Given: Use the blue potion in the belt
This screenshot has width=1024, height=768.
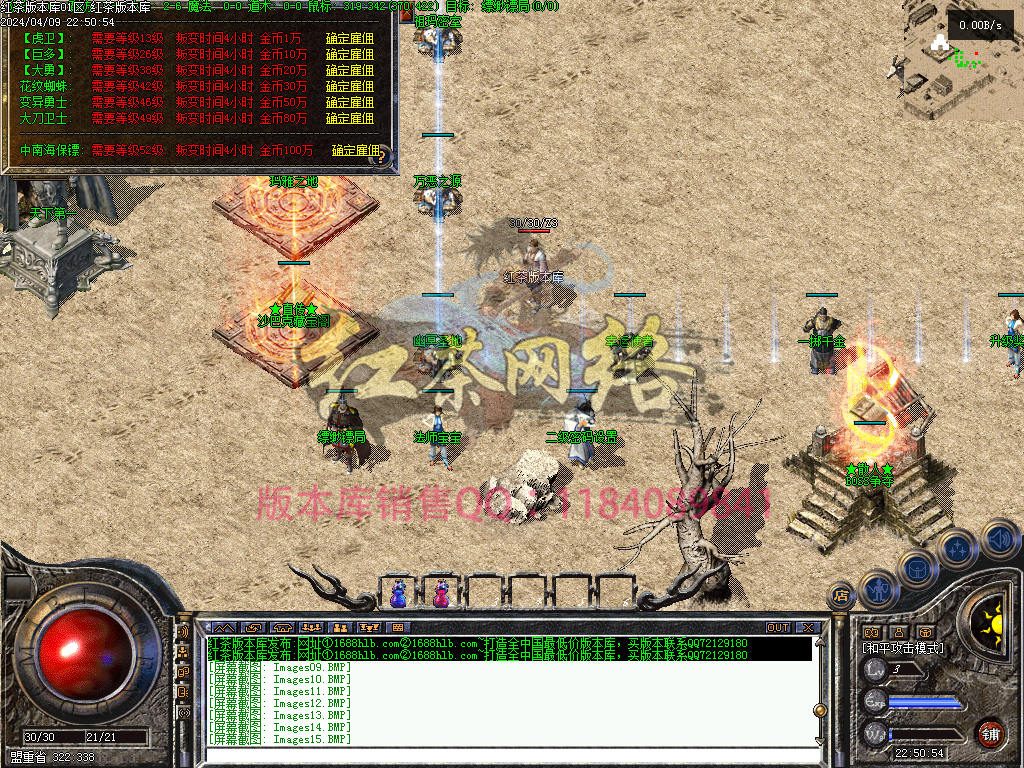Looking at the screenshot, I should 398,593.
